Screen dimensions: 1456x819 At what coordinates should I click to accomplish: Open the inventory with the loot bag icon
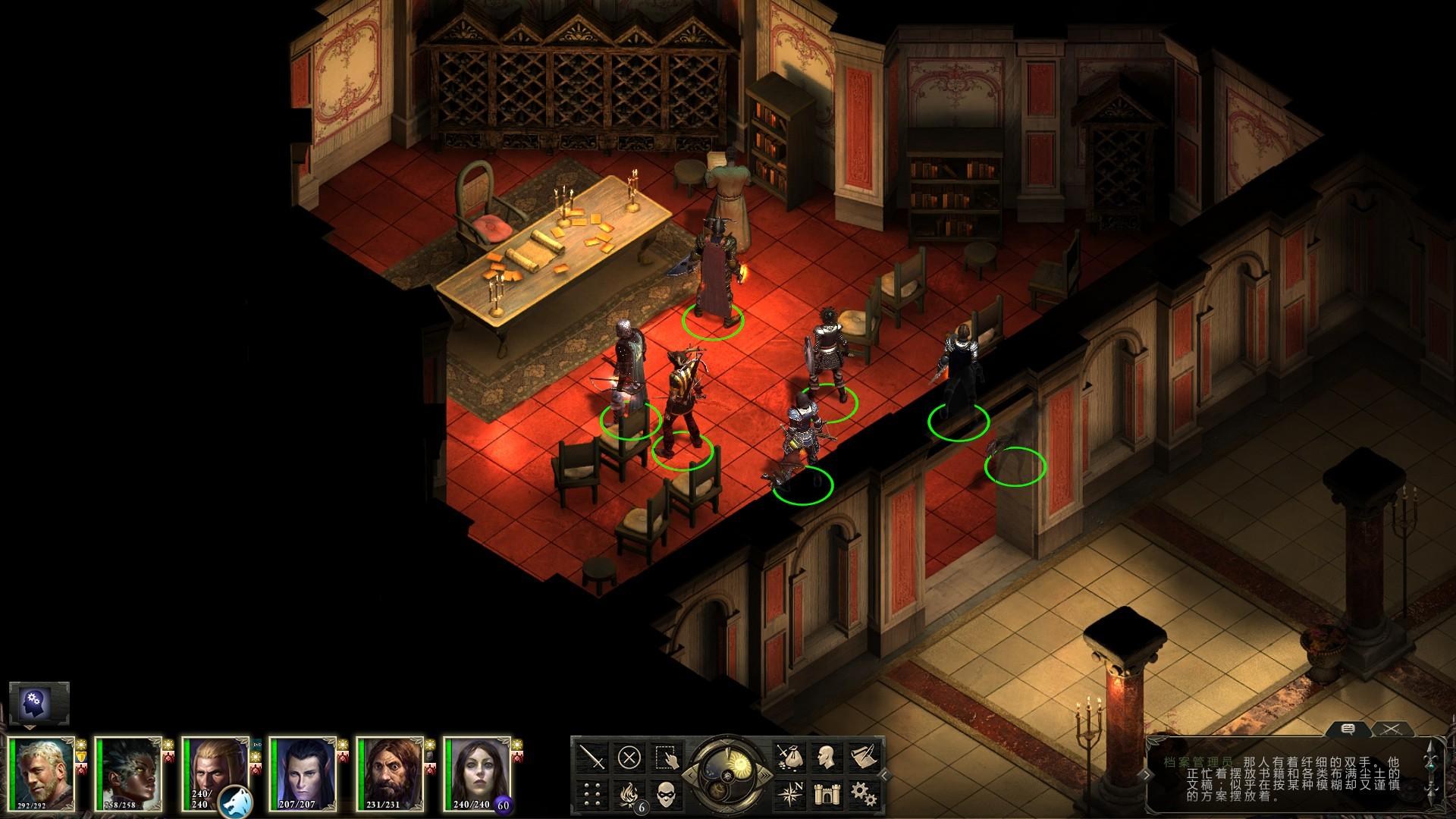click(789, 757)
